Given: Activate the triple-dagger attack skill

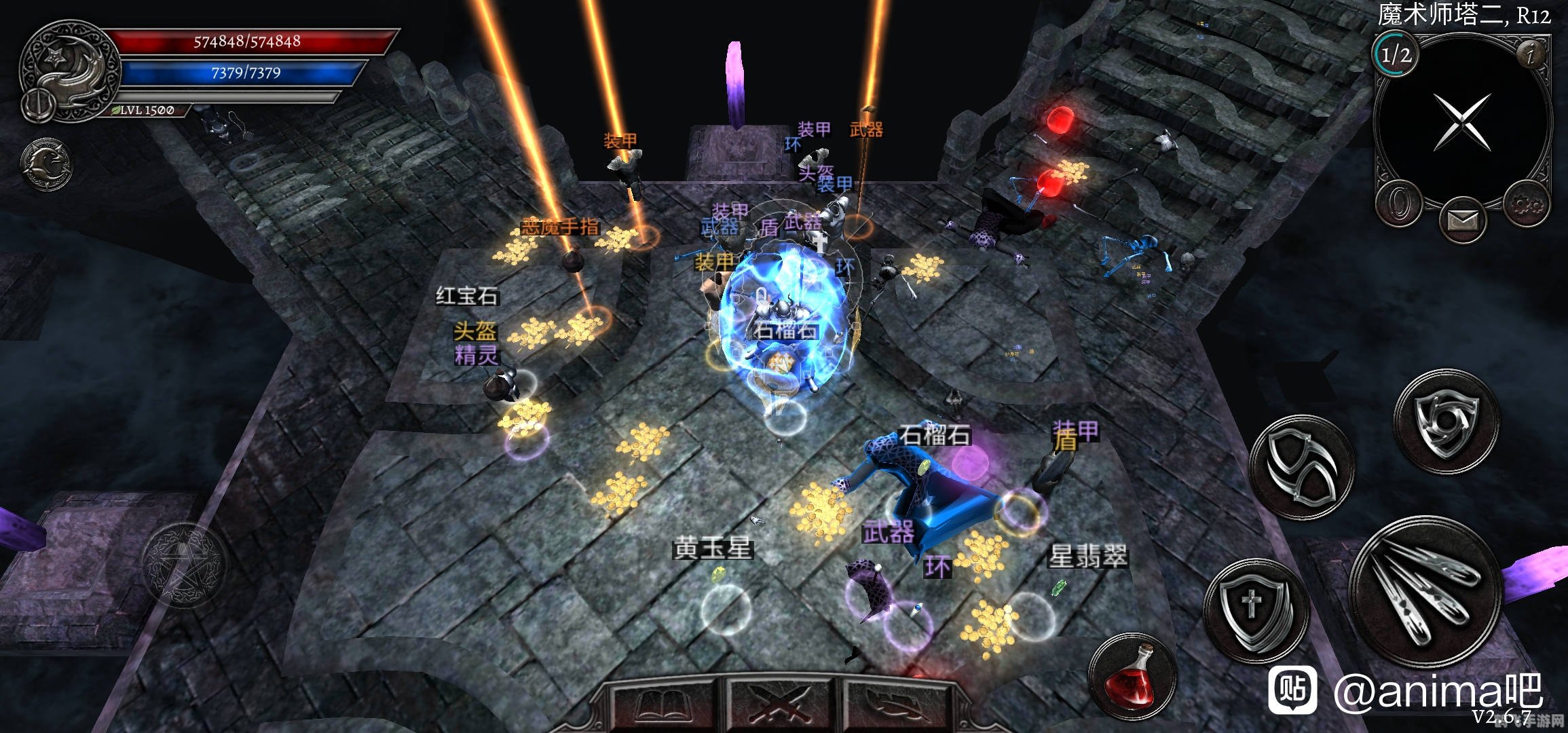Looking at the screenshot, I should click(x=1425, y=589).
